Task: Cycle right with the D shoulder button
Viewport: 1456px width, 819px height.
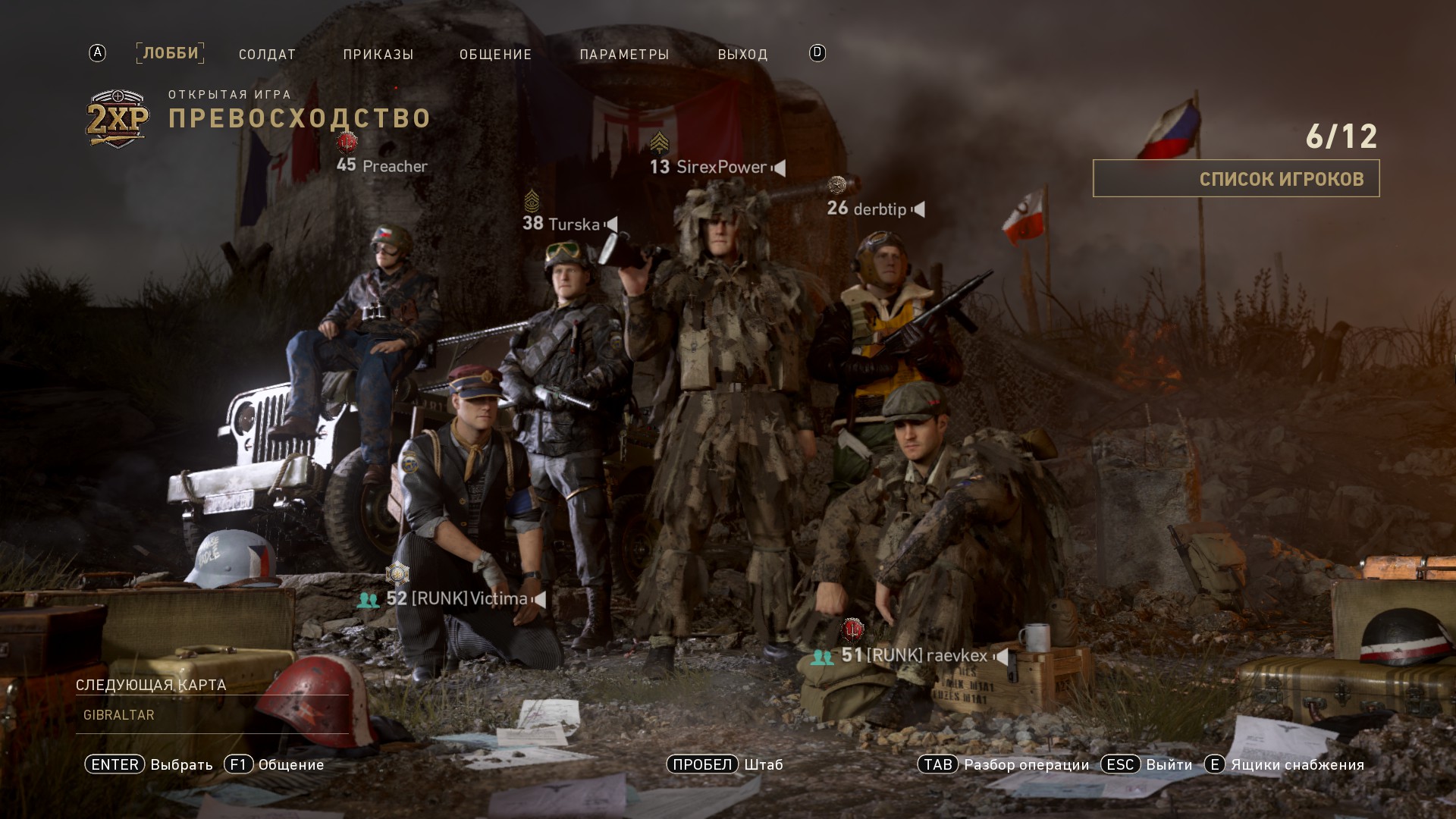Action: pyautogui.click(x=817, y=53)
